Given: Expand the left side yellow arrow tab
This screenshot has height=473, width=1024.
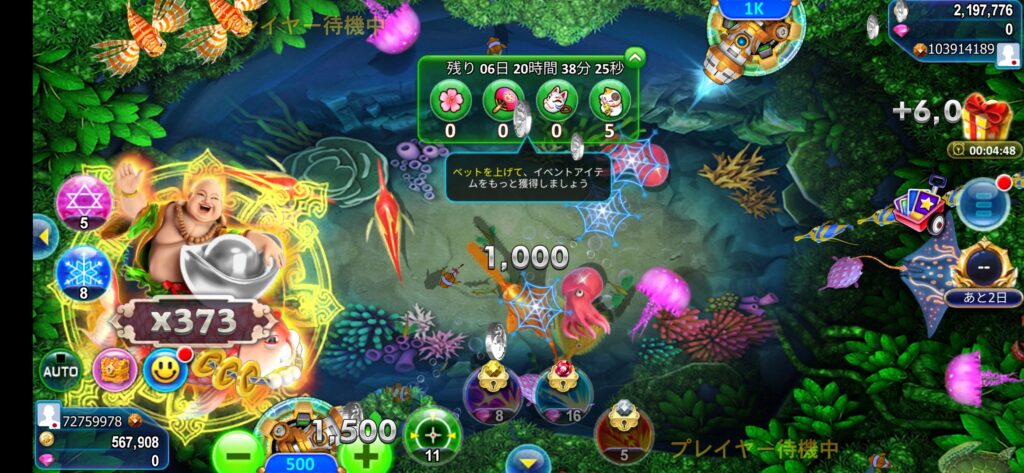Looking at the screenshot, I should (x=42, y=236).
